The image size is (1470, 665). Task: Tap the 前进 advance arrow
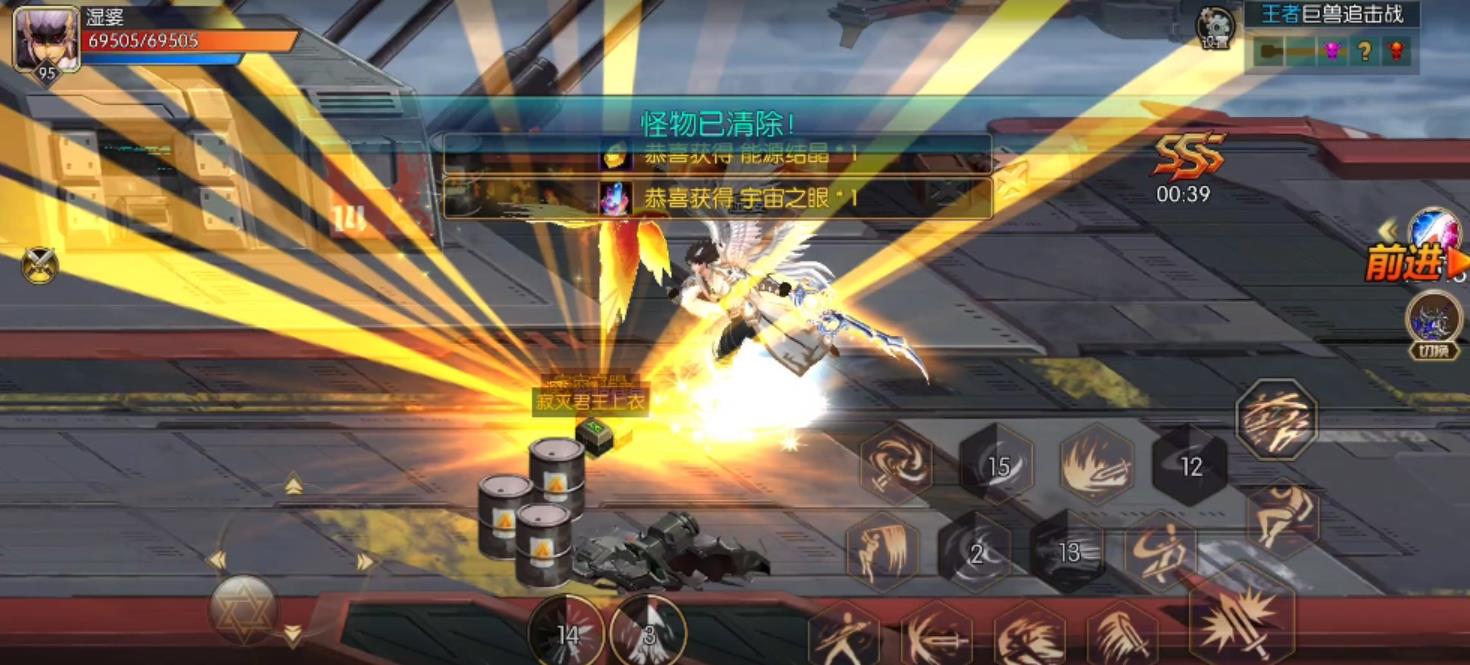coord(1416,264)
